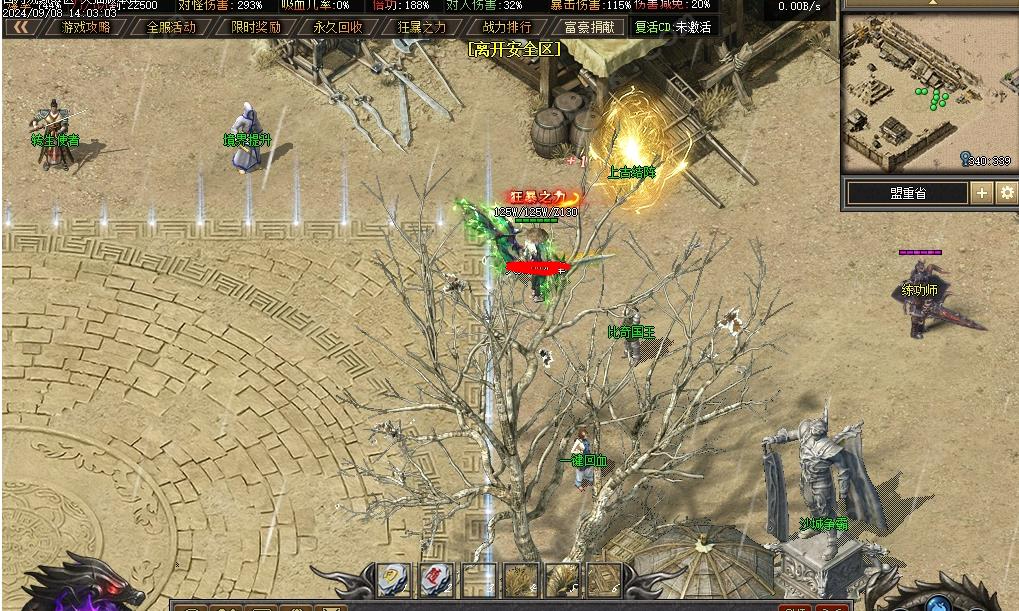Open the 全服活动 server events menu

pos(171,27)
